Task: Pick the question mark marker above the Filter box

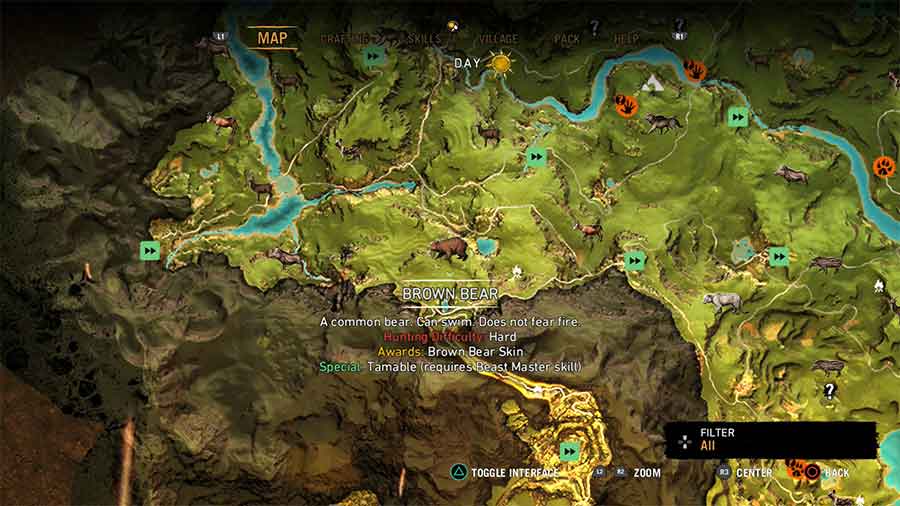Action: (x=829, y=390)
